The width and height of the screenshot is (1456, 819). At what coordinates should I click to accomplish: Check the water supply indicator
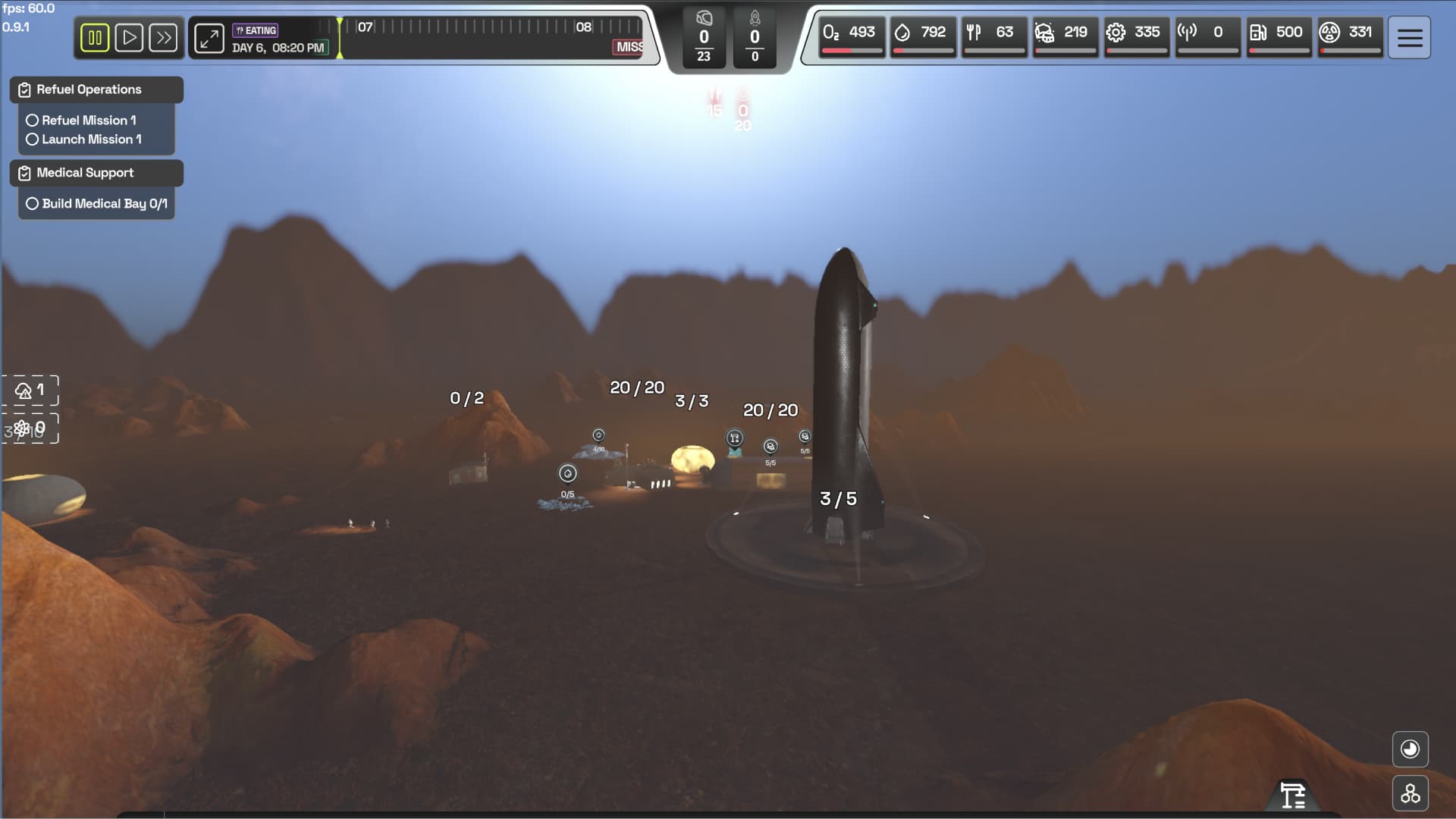click(x=922, y=34)
